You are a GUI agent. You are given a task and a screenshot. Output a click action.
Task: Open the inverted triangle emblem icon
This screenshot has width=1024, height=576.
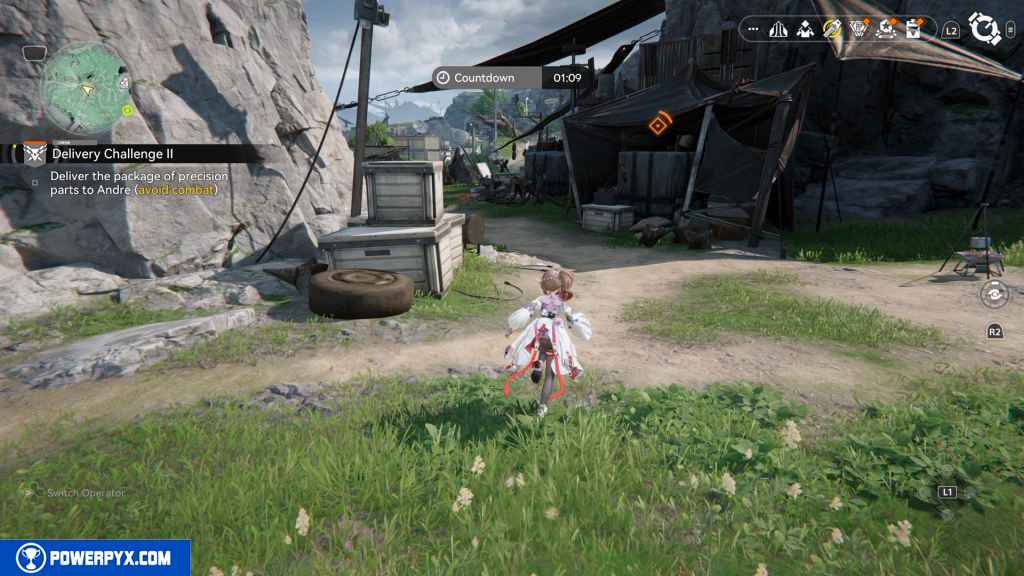tap(857, 30)
